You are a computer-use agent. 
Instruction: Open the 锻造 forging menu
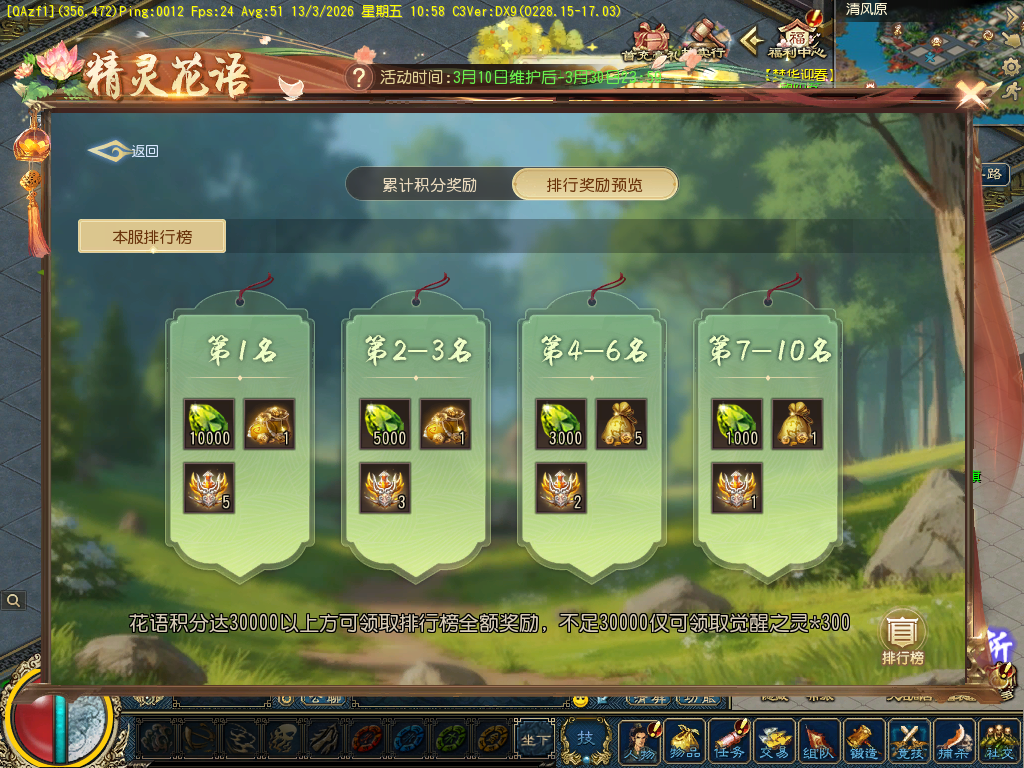864,741
